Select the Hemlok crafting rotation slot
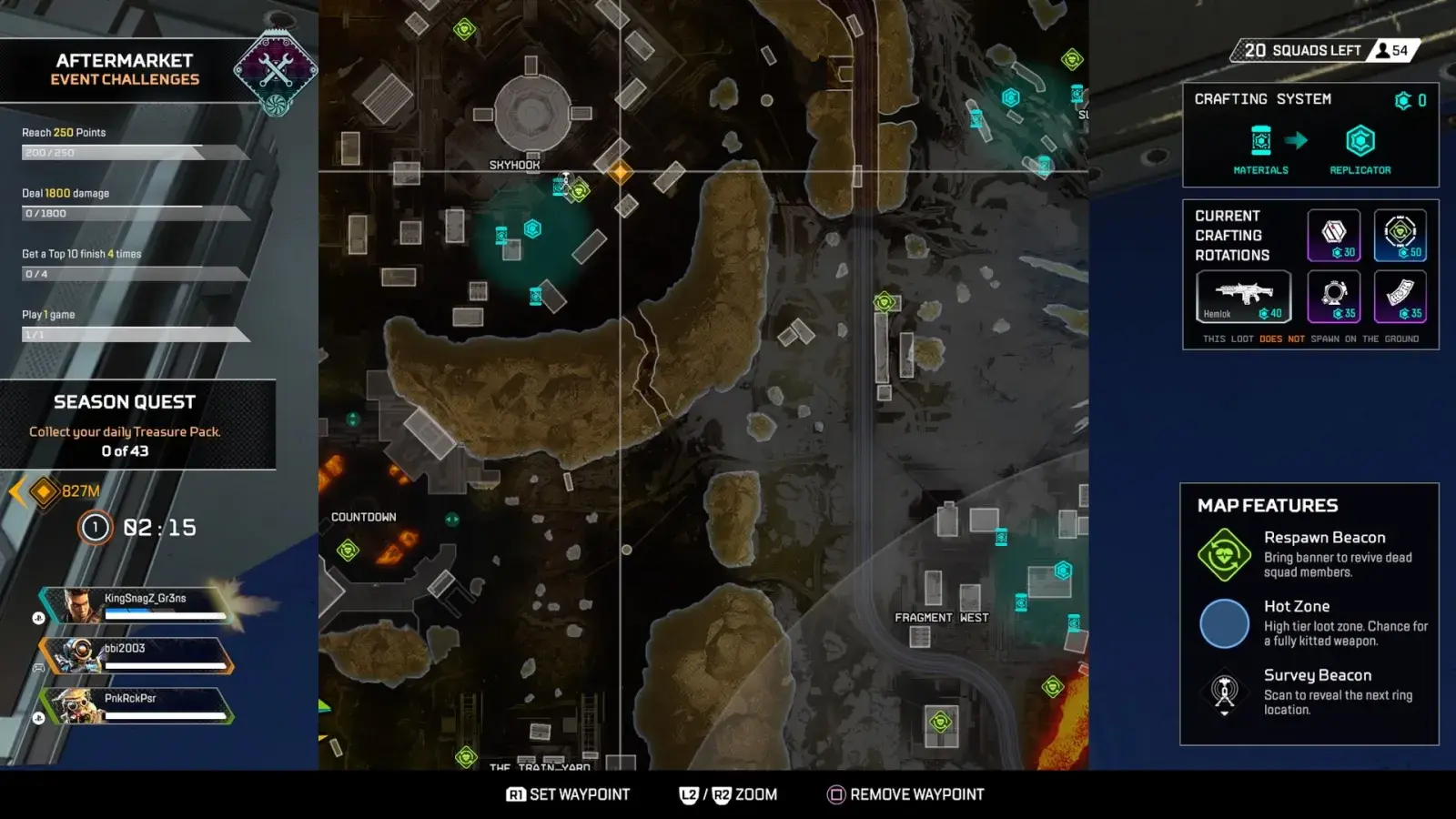Image resolution: width=1456 pixels, height=819 pixels. [x=1243, y=297]
